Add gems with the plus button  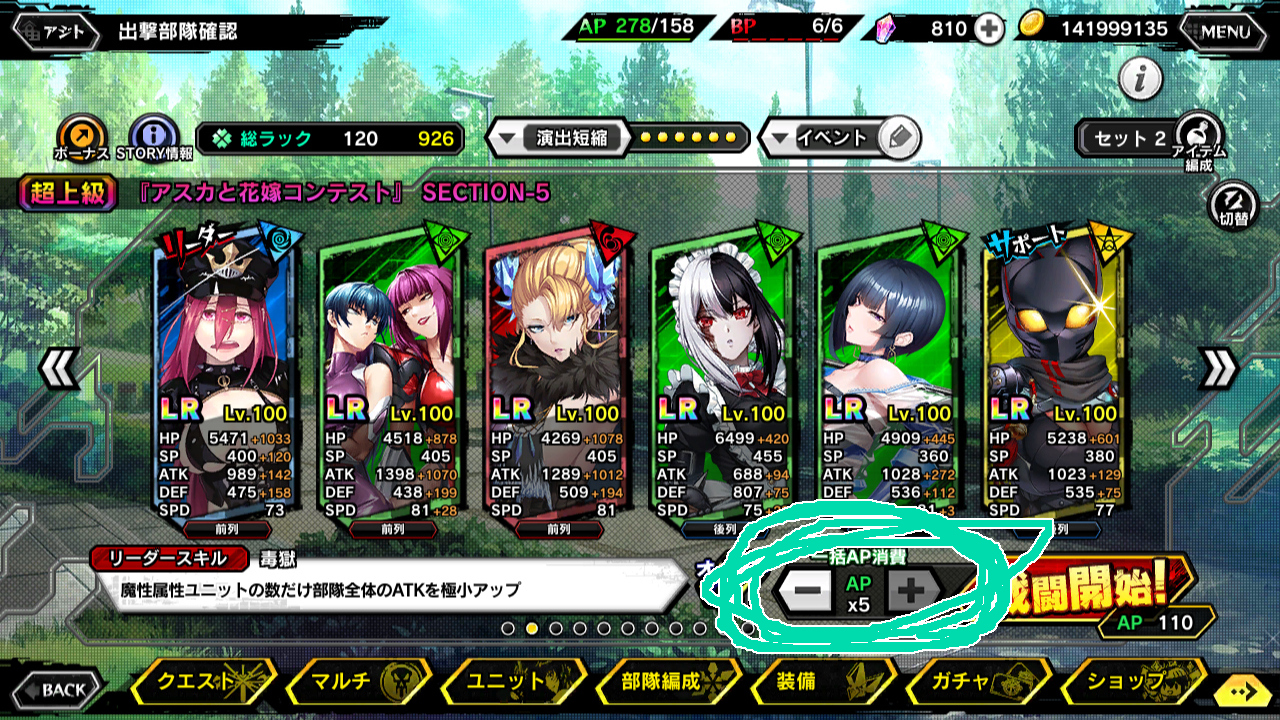click(989, 29)
